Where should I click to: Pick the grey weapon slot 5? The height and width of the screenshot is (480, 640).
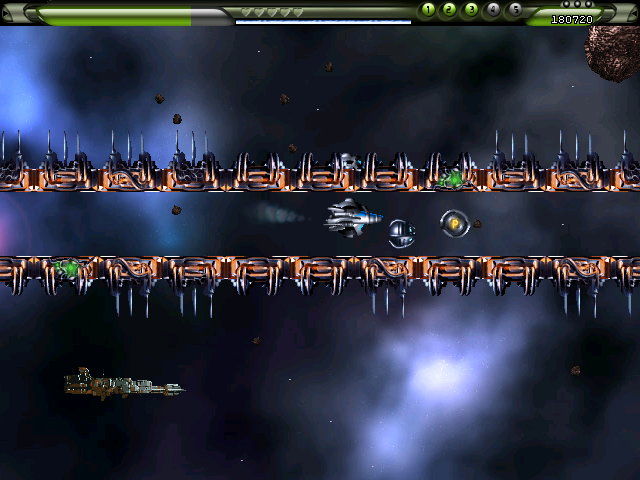point(515,10)
